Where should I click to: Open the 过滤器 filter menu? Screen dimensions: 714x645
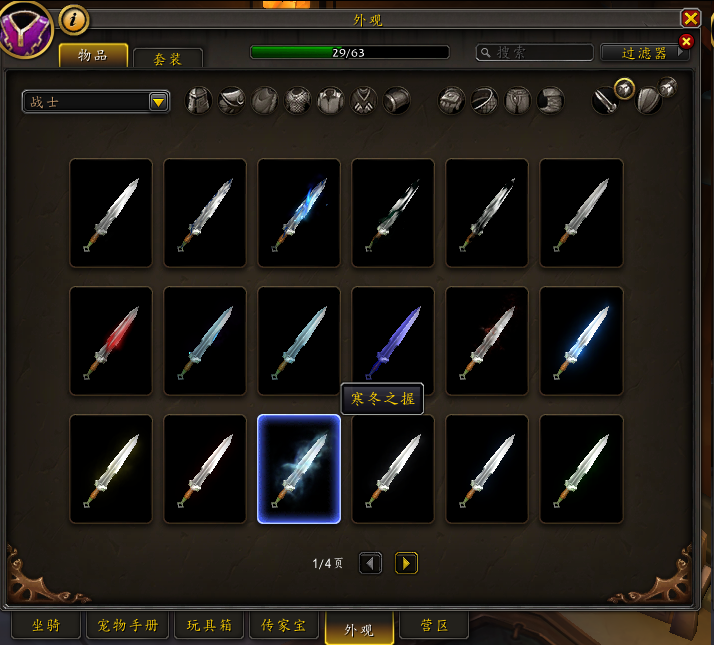645,53
